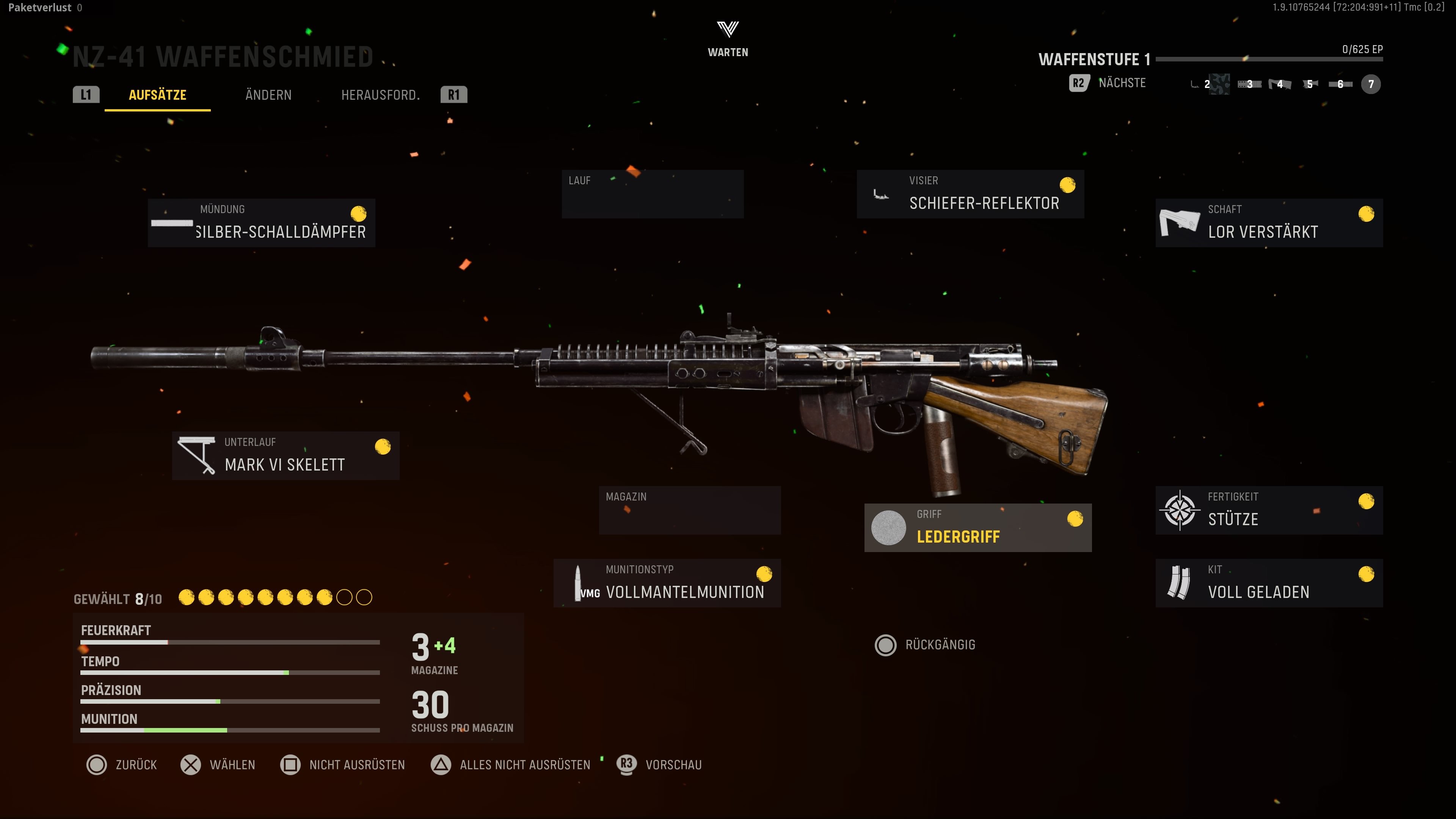Unequip attachment via Nicht Ausrüsten
Viewport: 1456px width, 819px height.
tap(342, 765)
